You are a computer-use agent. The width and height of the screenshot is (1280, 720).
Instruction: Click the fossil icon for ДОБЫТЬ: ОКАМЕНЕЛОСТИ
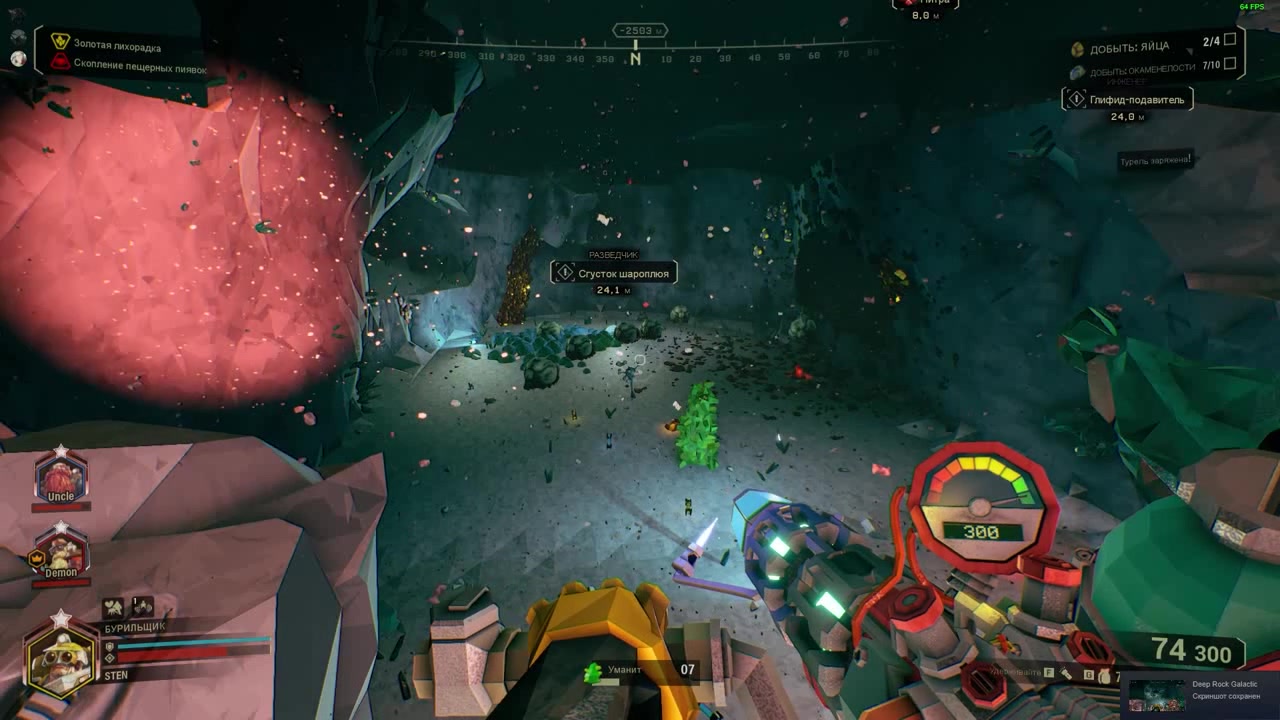point(1077,70)
